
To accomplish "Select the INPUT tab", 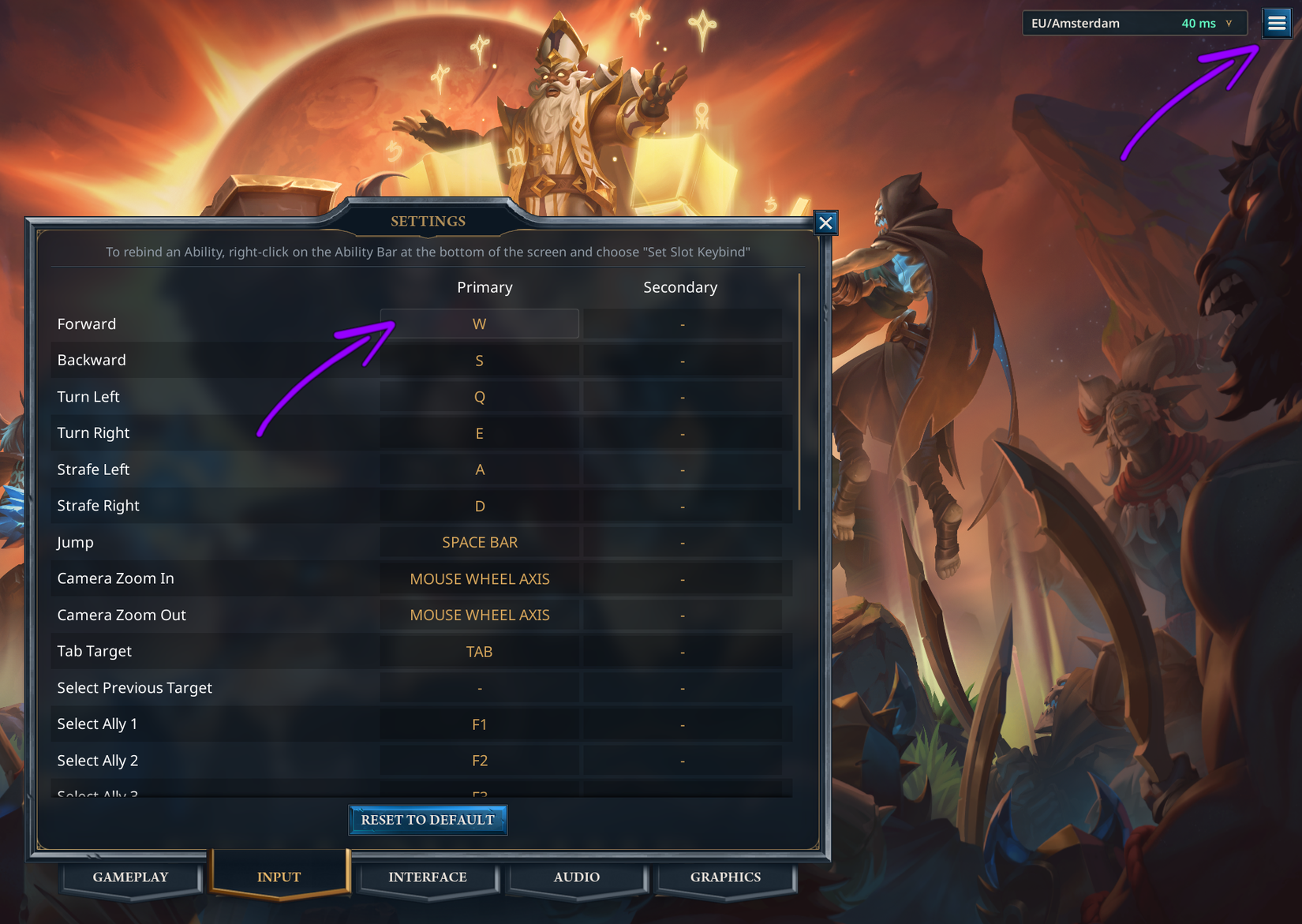I will [x=278, y=876].
